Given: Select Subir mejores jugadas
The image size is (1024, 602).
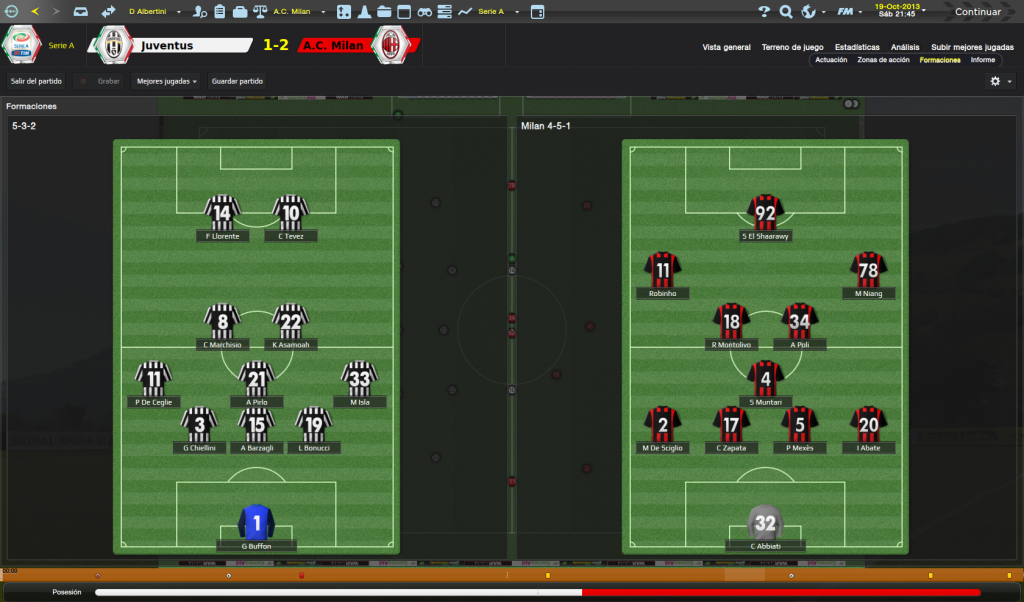Looking at the screenshot, I should 971,47.
